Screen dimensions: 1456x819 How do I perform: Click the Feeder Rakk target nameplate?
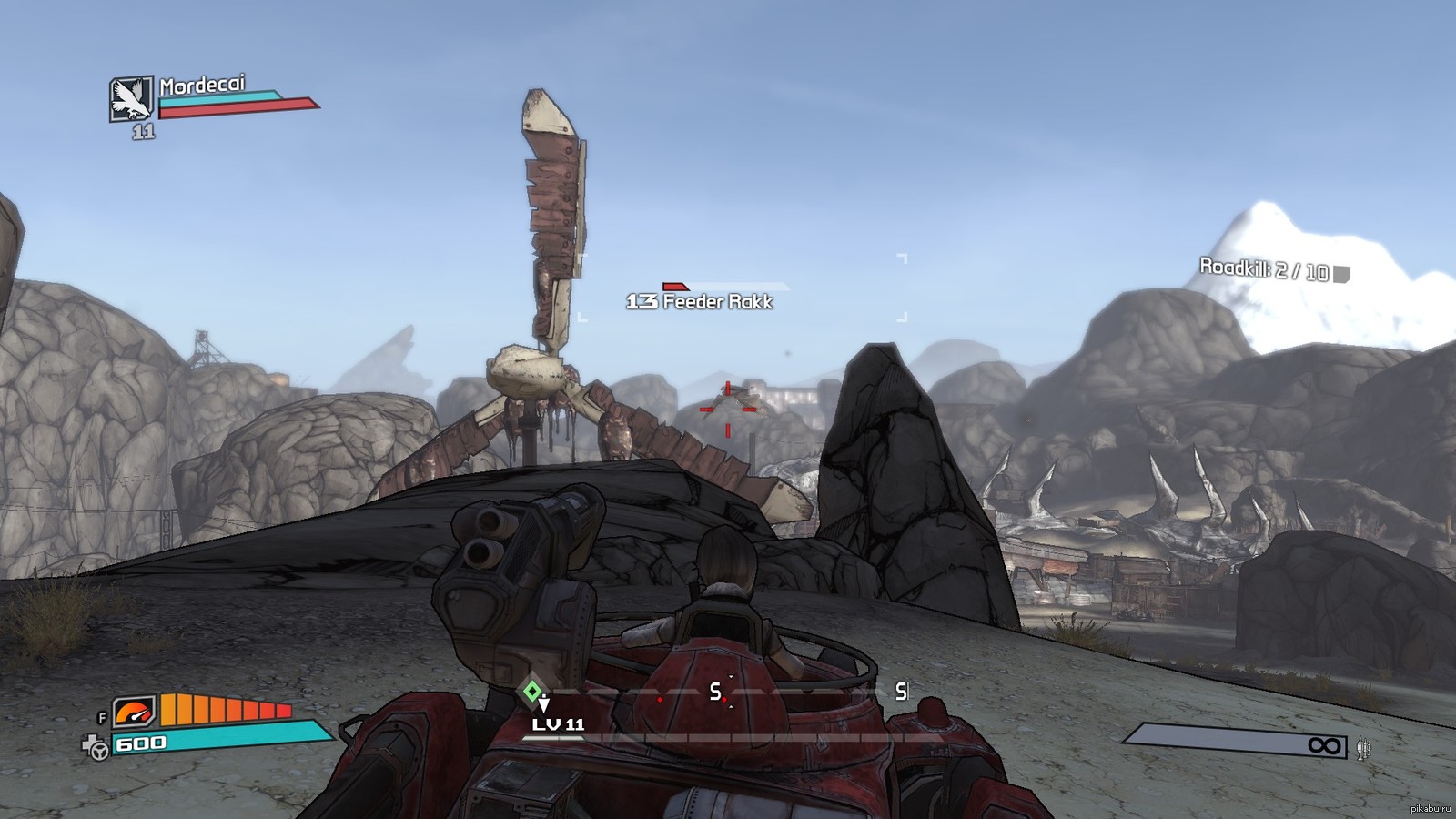[x=700, y=301]
